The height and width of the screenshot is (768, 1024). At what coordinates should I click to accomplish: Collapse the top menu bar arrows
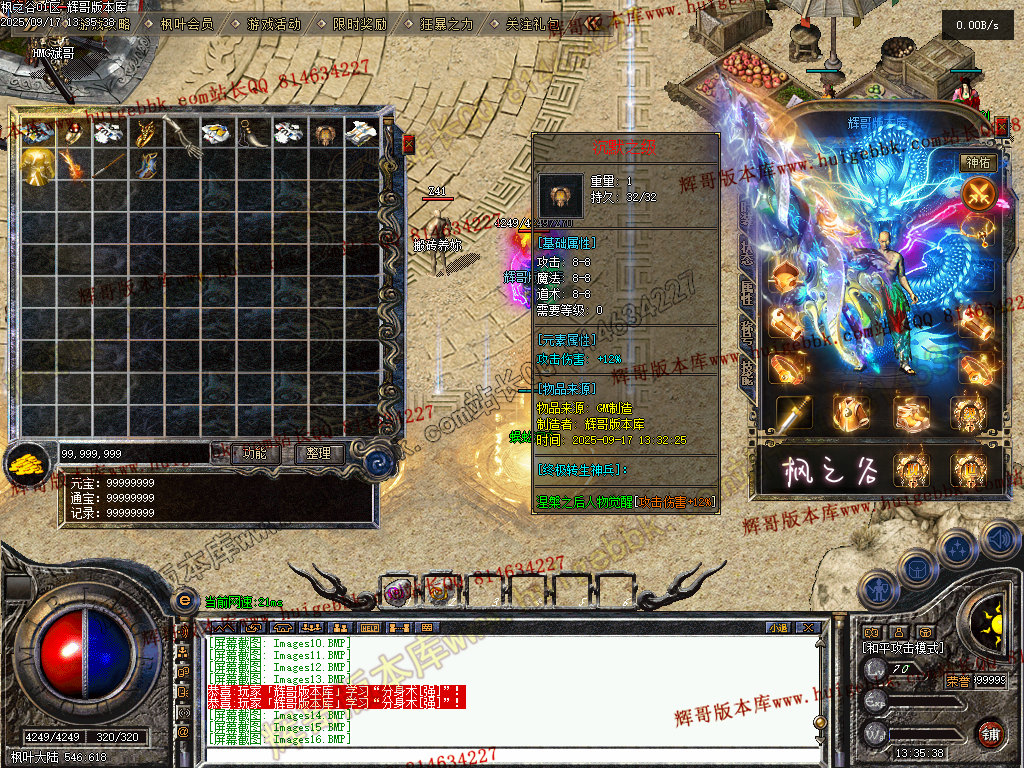point(593,23)
